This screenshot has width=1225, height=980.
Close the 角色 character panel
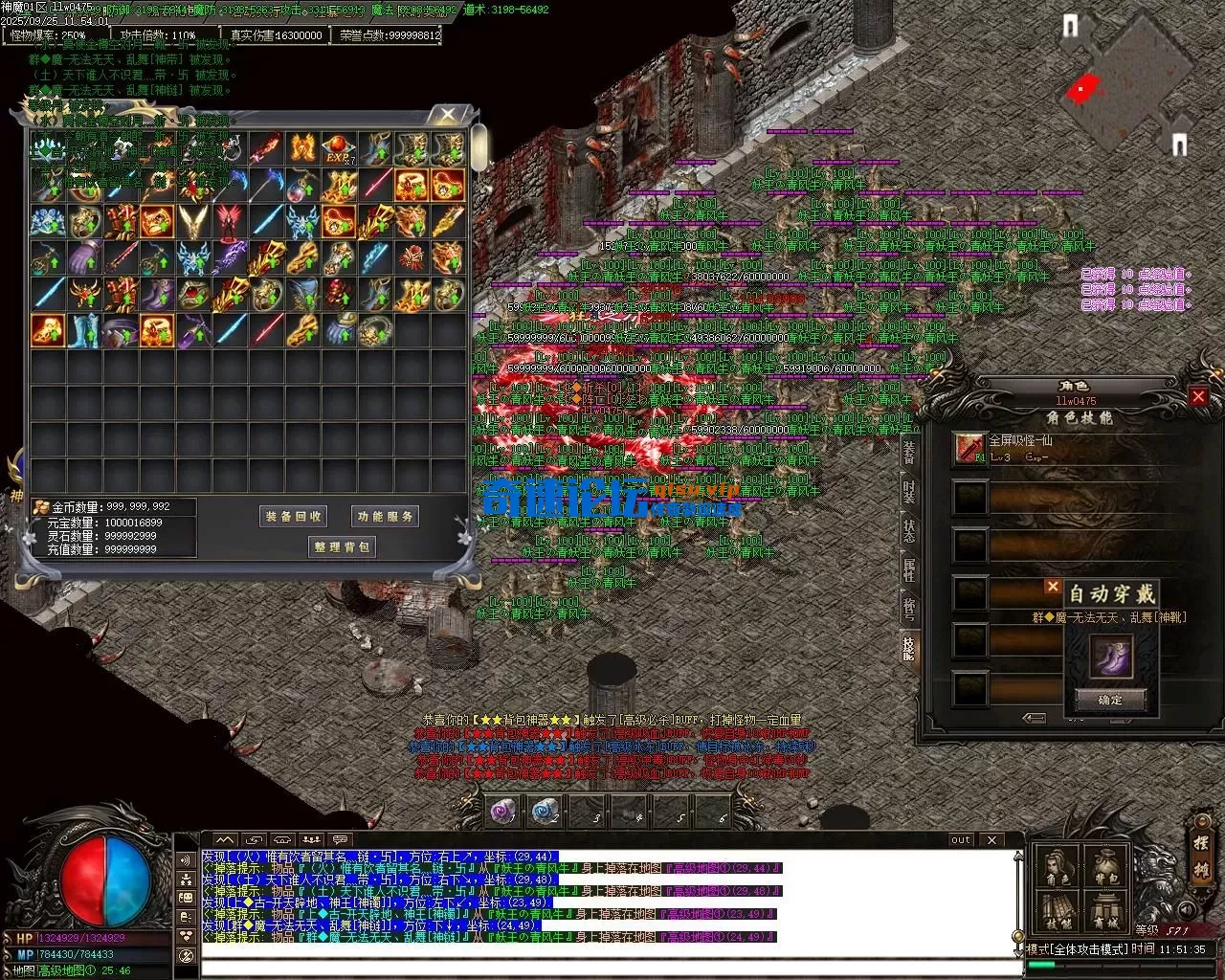[1198, 396]
